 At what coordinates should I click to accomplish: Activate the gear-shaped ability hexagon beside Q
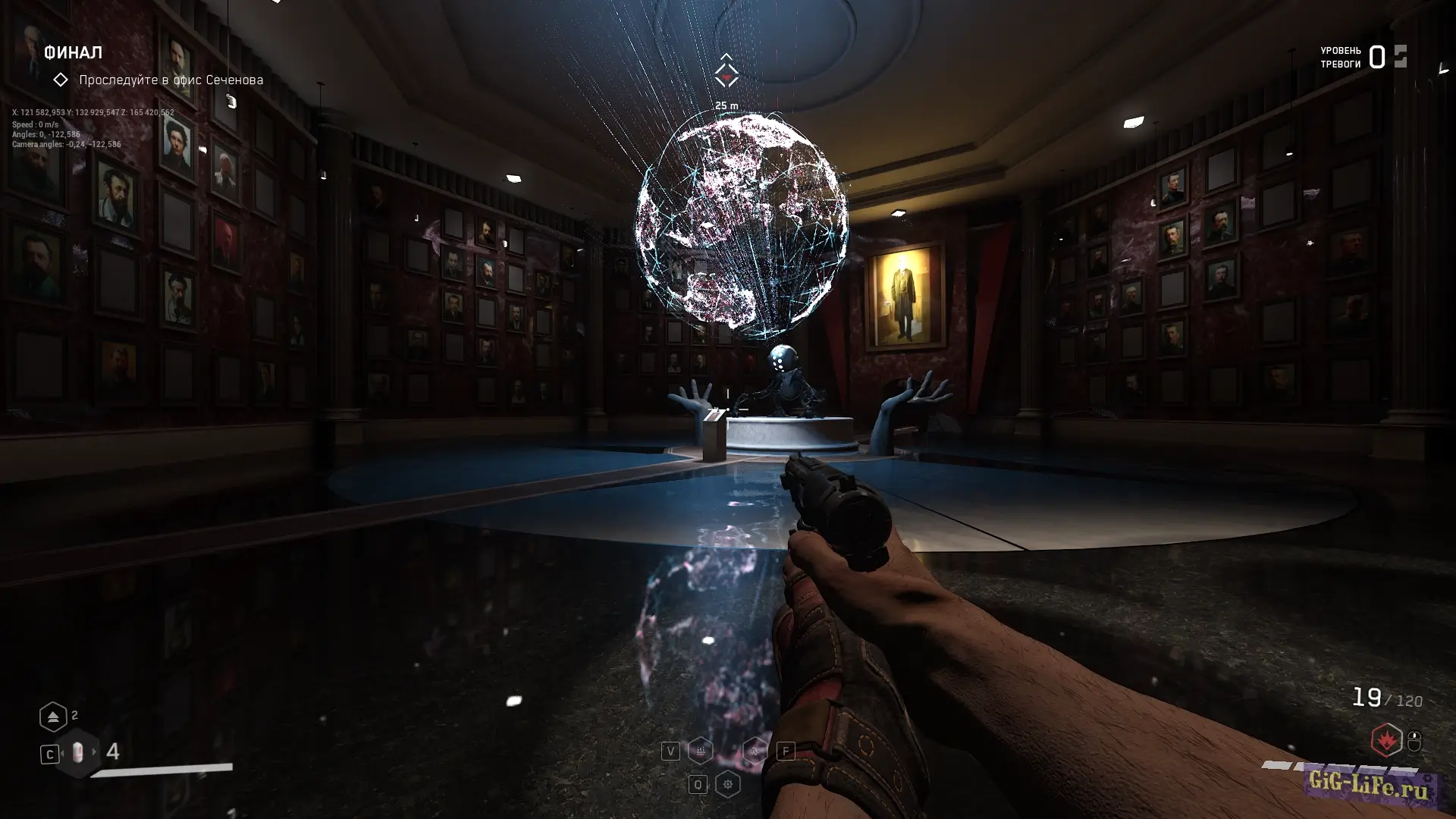pos(727,784)
